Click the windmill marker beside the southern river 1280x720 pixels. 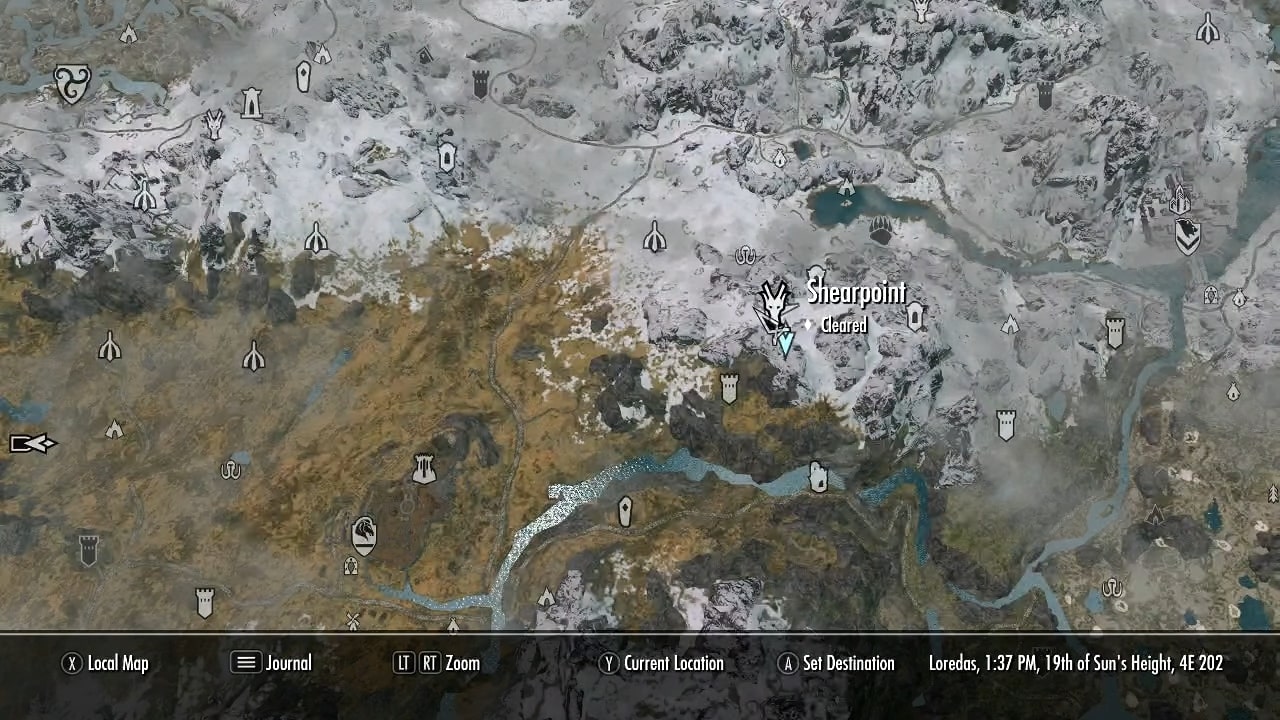pyautogui.click(x=352, y=618)
